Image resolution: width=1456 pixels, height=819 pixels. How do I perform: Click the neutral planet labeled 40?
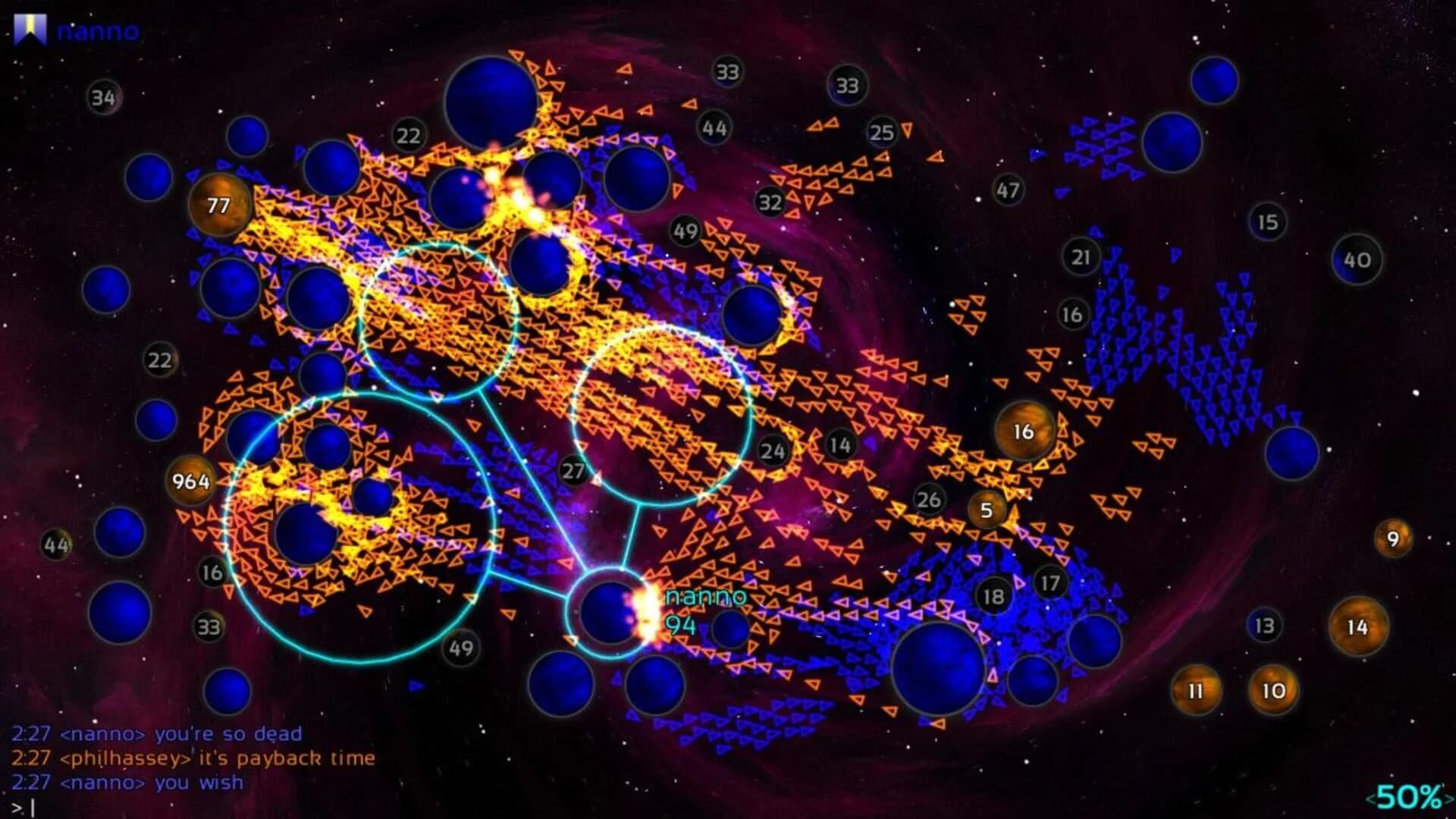(1357, 259)
